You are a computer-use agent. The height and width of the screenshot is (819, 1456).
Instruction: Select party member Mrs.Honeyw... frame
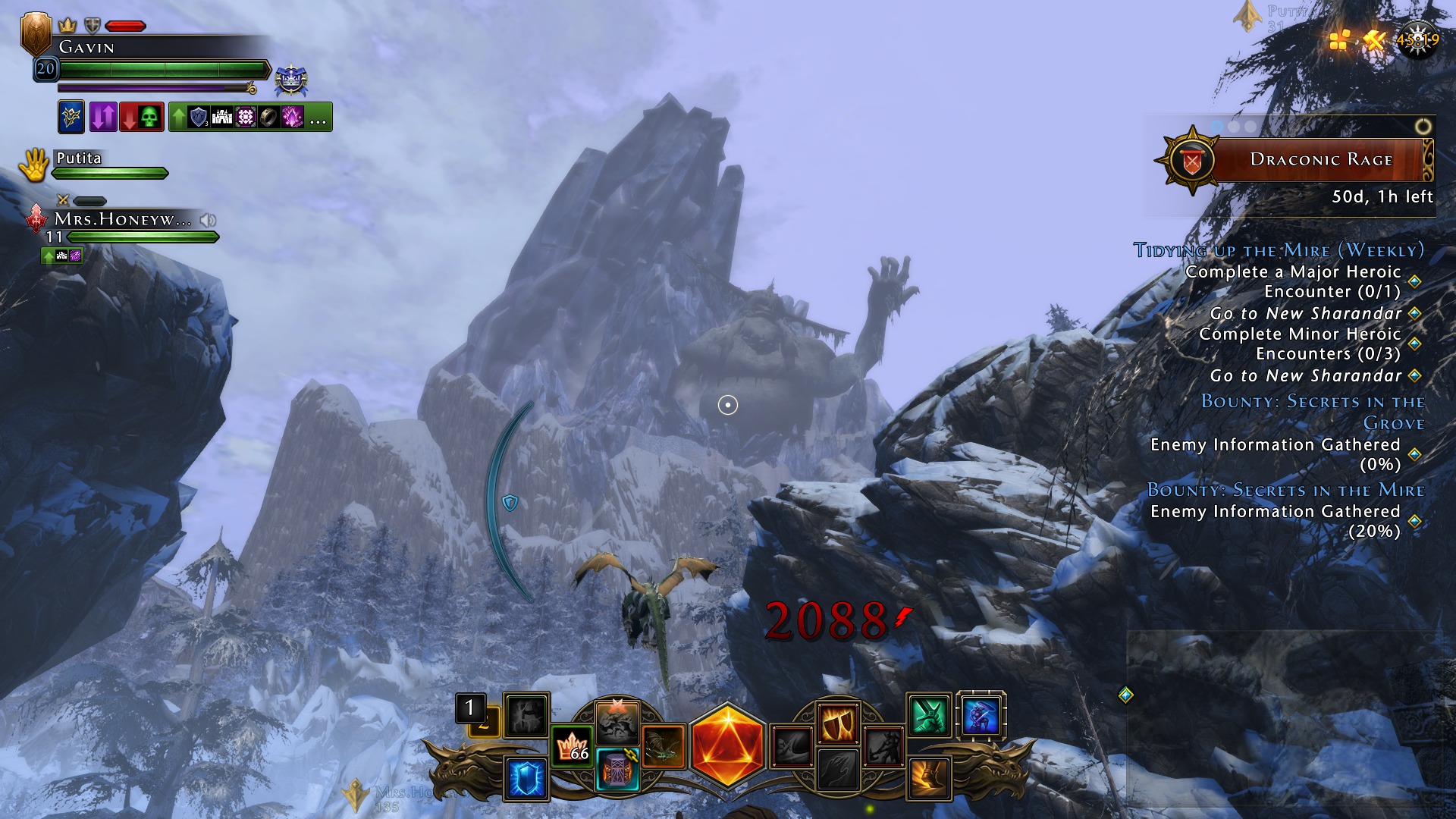[x=121, y=221]
